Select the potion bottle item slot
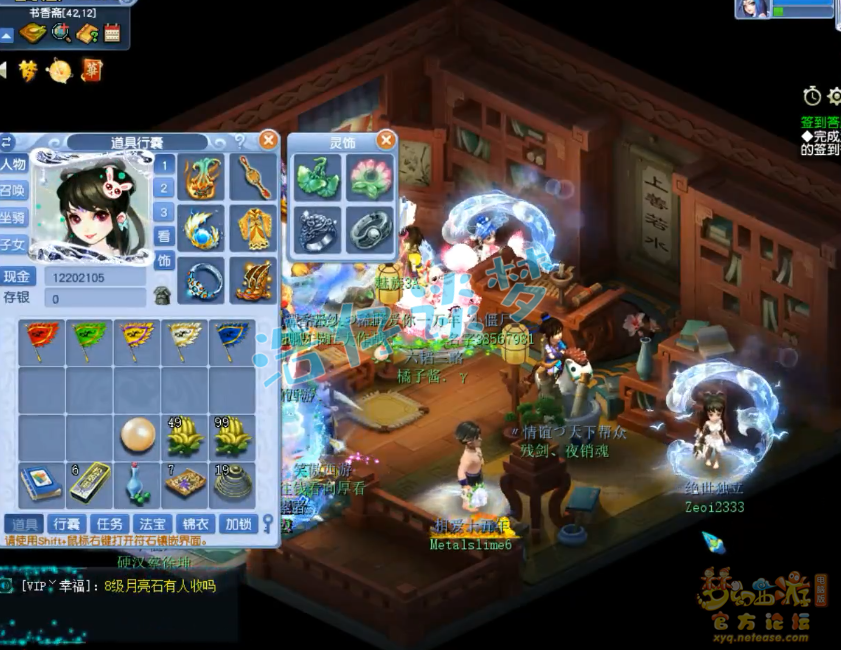The image size is (841, 650). [x=137, y=485]
